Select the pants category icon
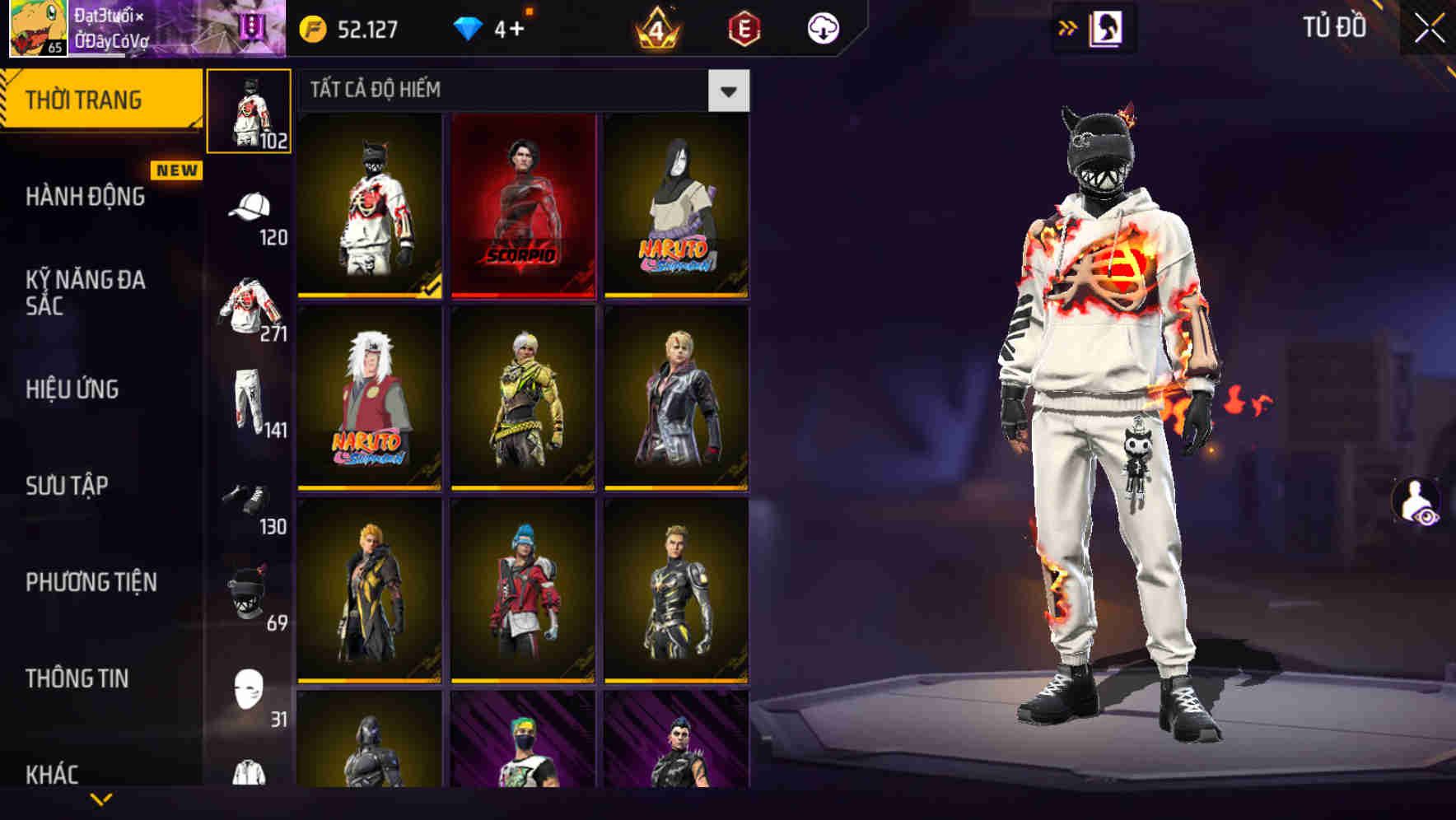 [x=250, y=395]
